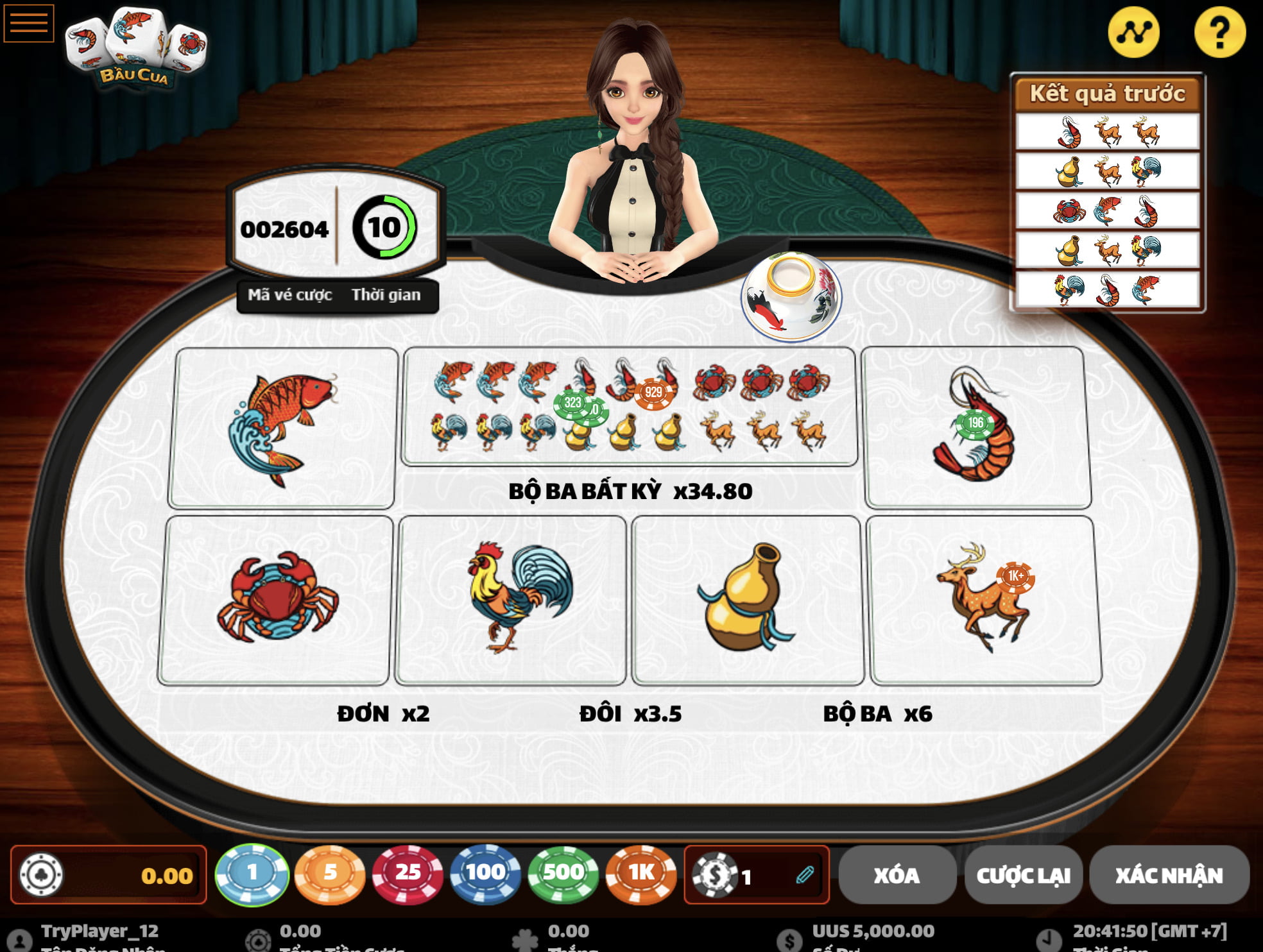This screenshot has height=952, width=1263.
Task: Pick the orange 5 chip
Action: pos(330,874)
